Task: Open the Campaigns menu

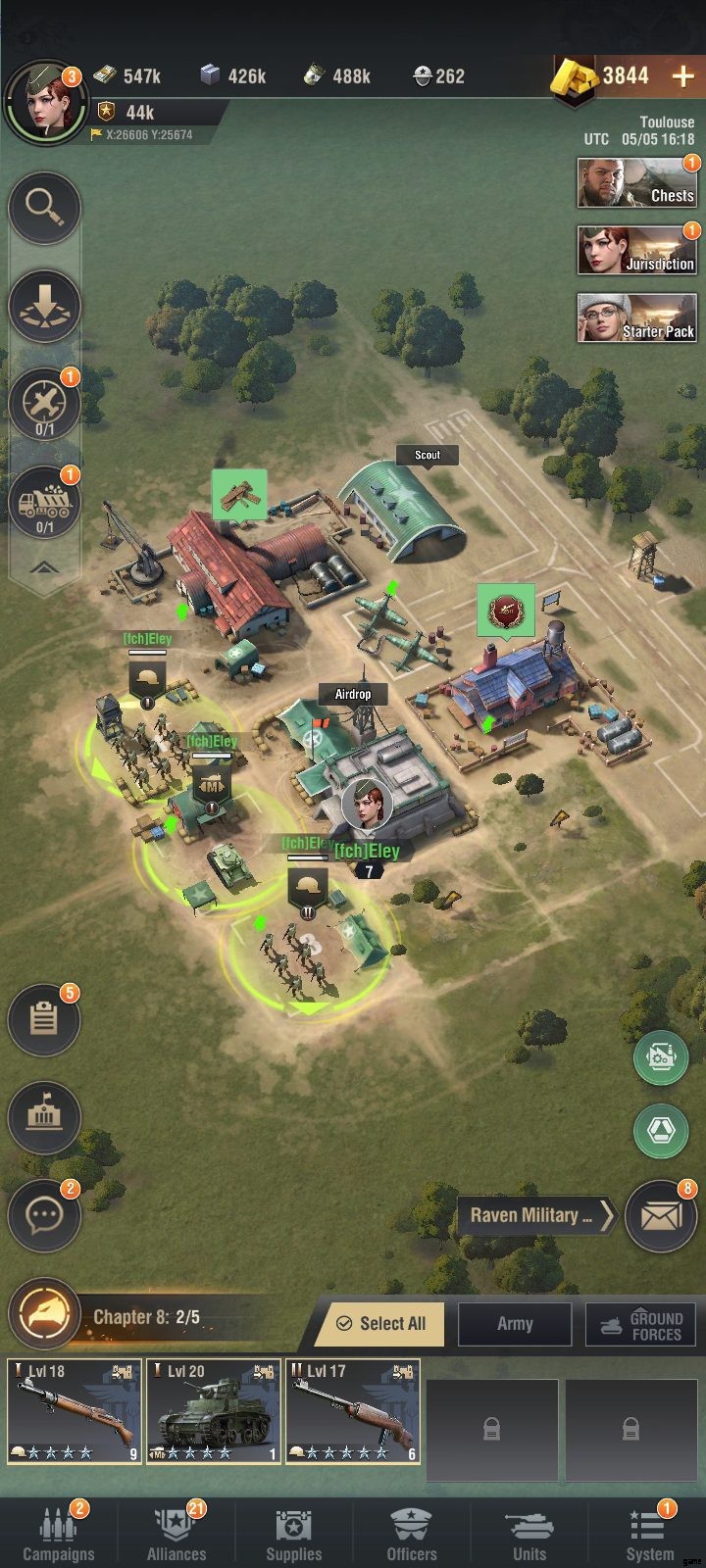Action: (59, 1534)
